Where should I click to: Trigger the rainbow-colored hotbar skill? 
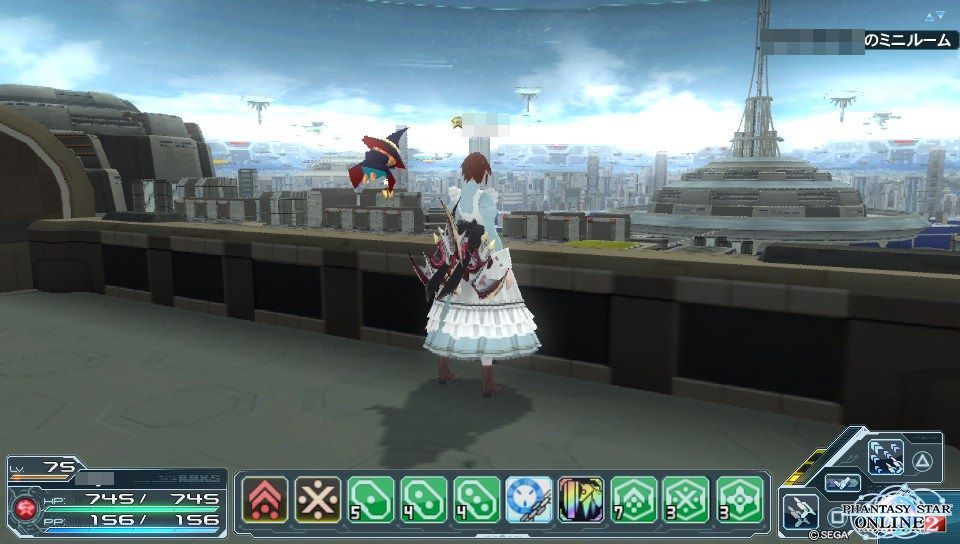(582, 499)
